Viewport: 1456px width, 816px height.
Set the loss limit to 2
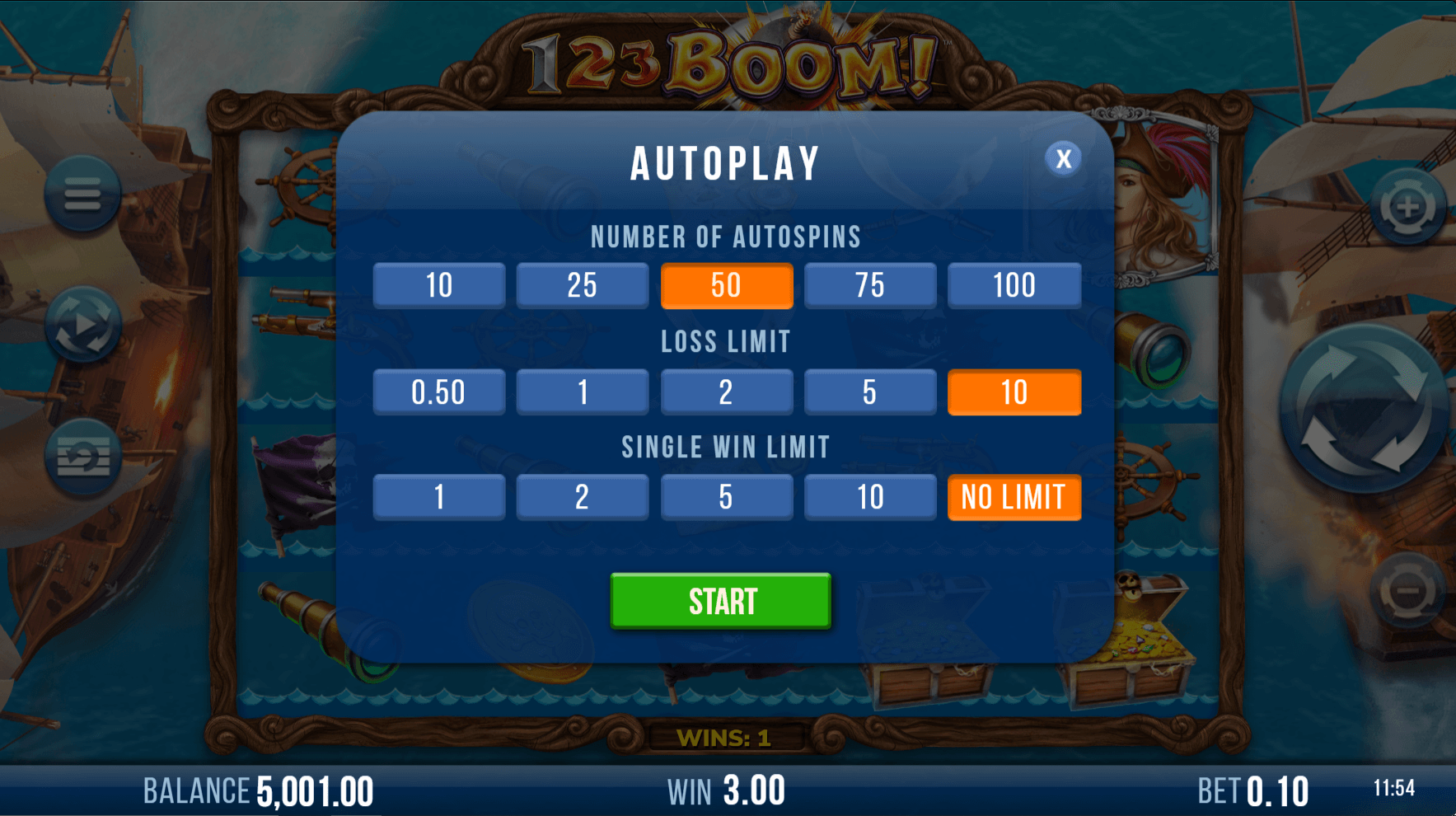[727, 392]
